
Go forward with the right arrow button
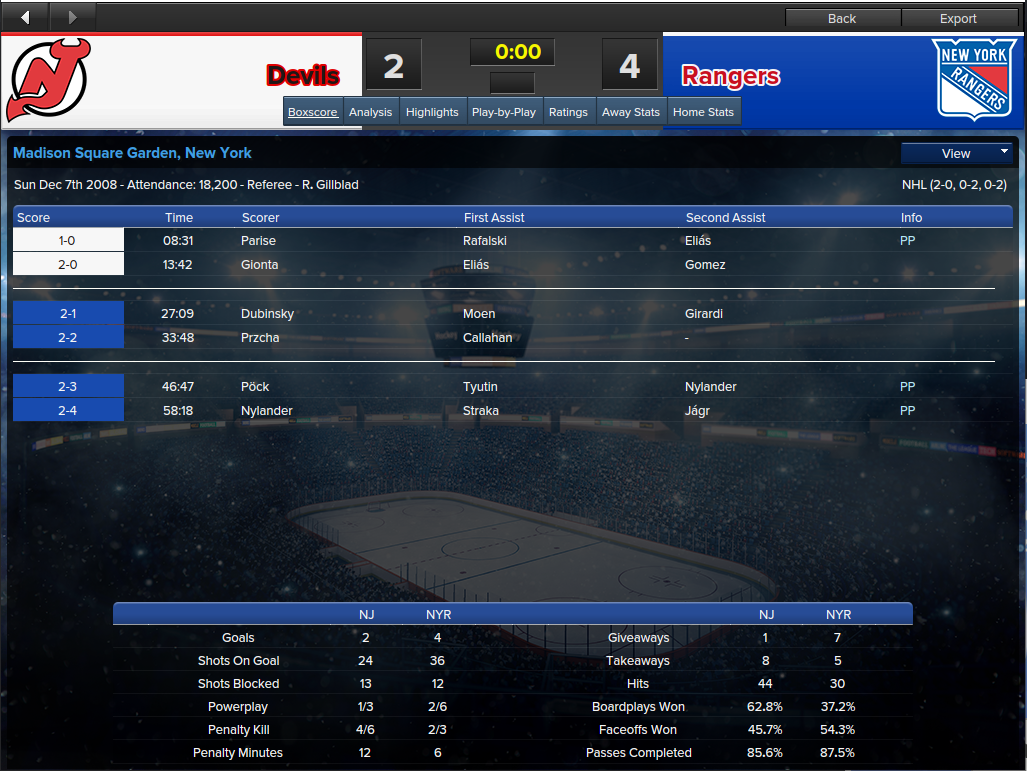72,17
